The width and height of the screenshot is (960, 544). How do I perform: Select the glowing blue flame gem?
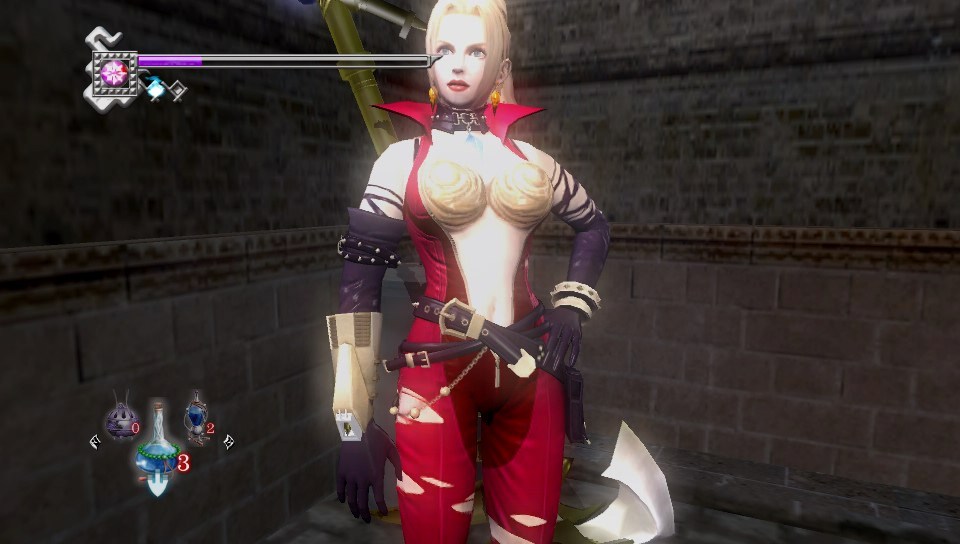coord(155,90)
